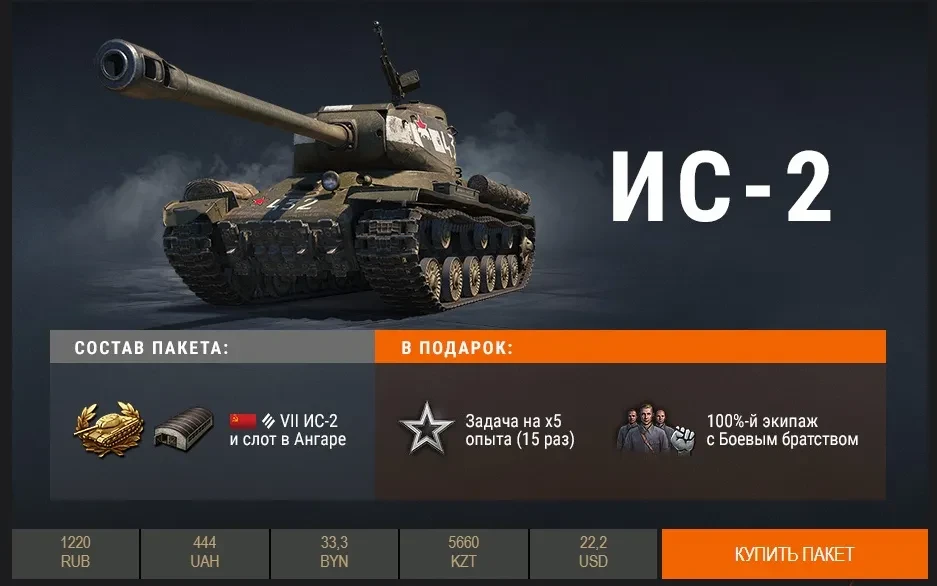Click the crew with Brothers in Arms icon

tap(655, 430)
